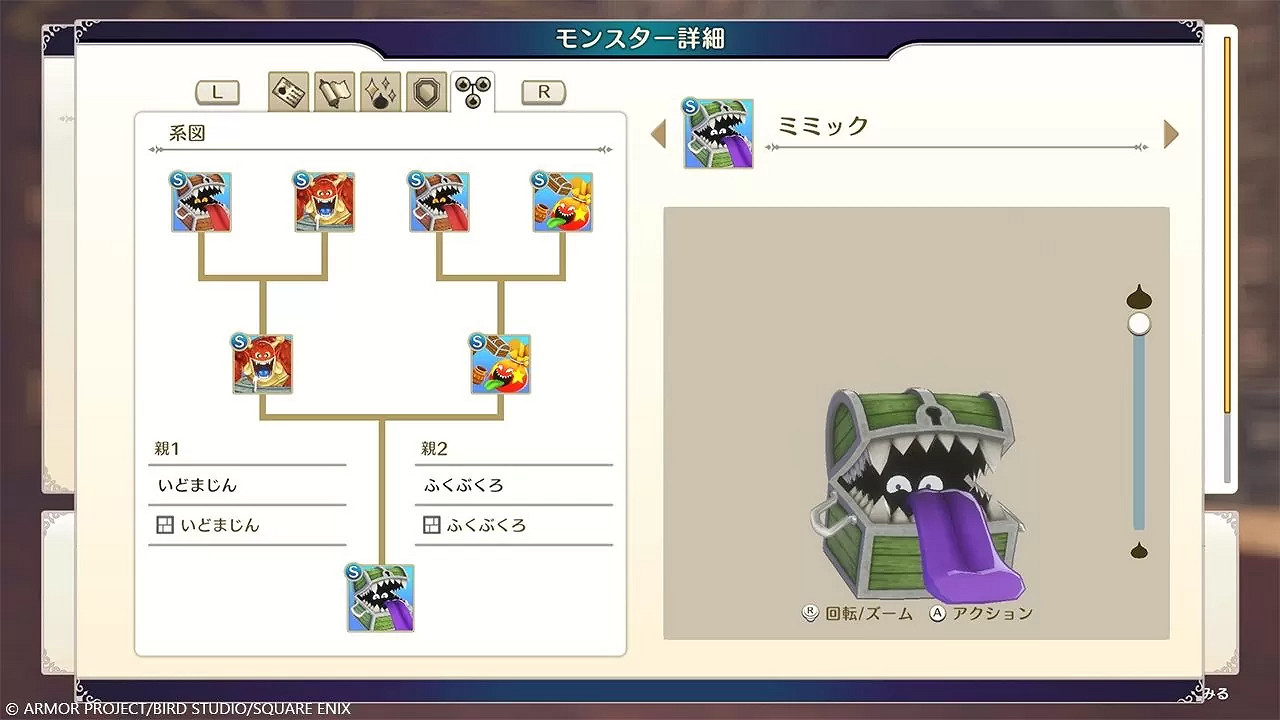Image resolution: width=1280 pixels, height=720 pixels.
Task: Click the grid icon beside いどまじん label
Action: click(165, 524)
